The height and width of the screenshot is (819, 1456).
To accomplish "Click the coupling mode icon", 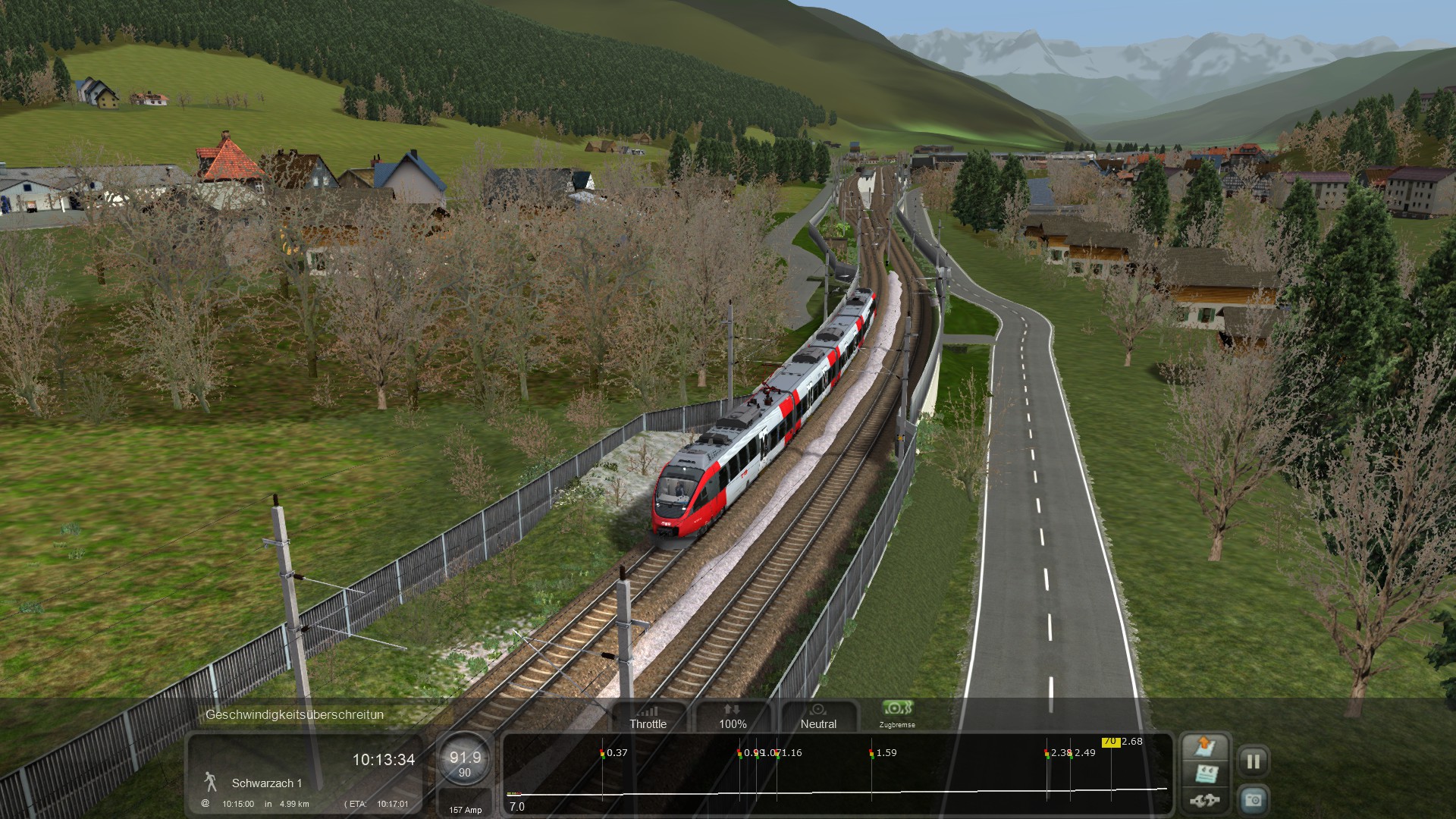I will 1205,800.
